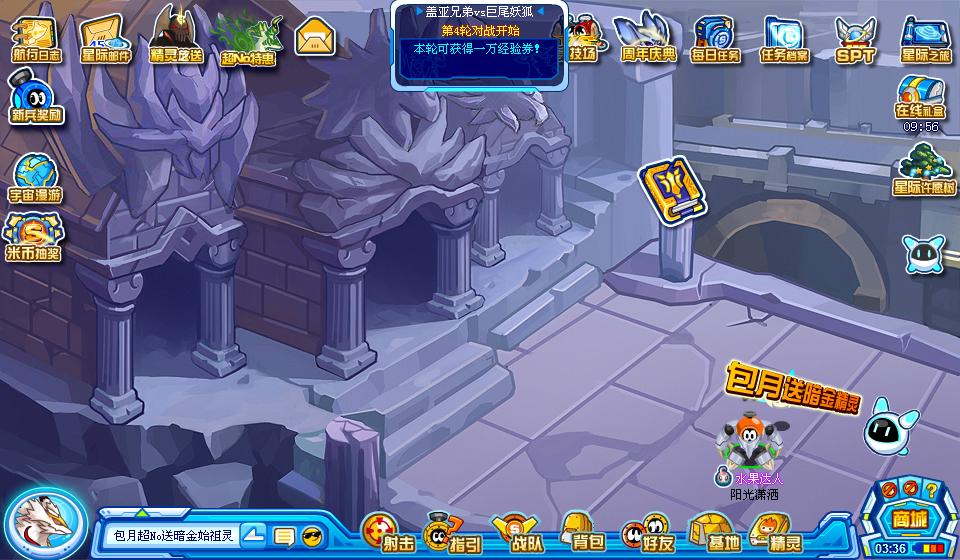The width and height of the screenshot is (960, 560).
Task: Open the 米币抽奖 lottery
Action: 34,236
